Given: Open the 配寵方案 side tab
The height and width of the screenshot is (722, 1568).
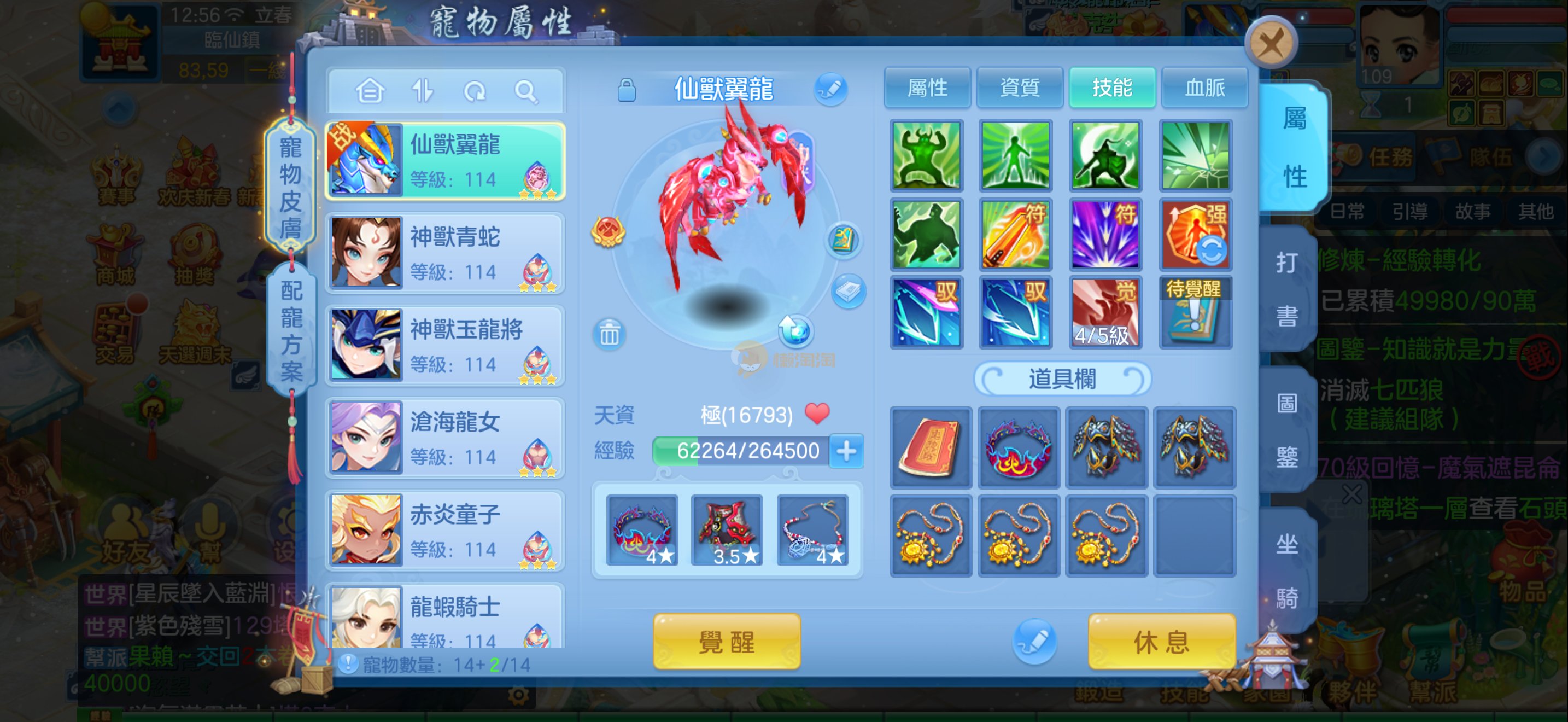Looking at the screenshot, I should click(x=290, y=330).
